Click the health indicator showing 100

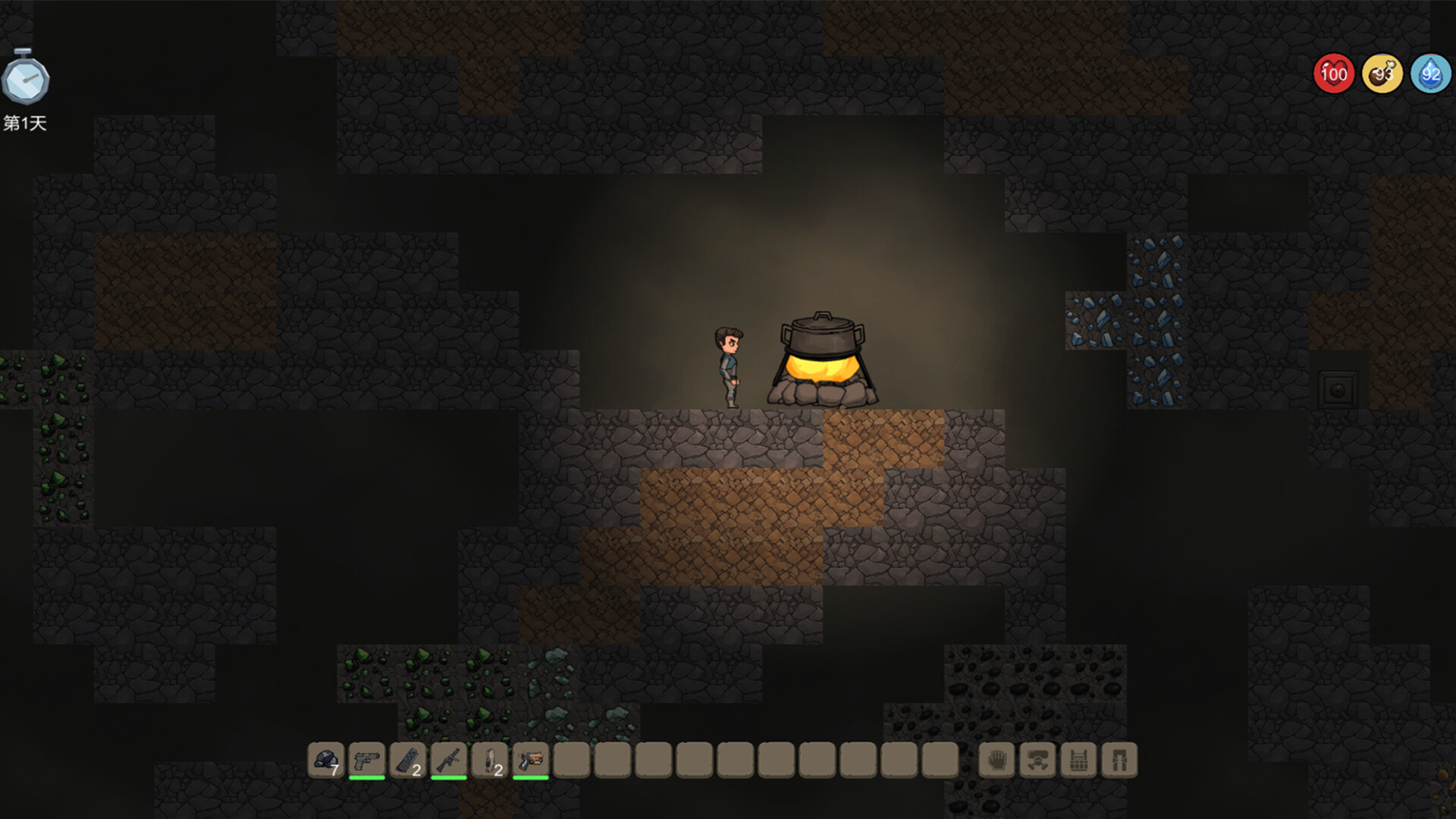[1334, 74]
